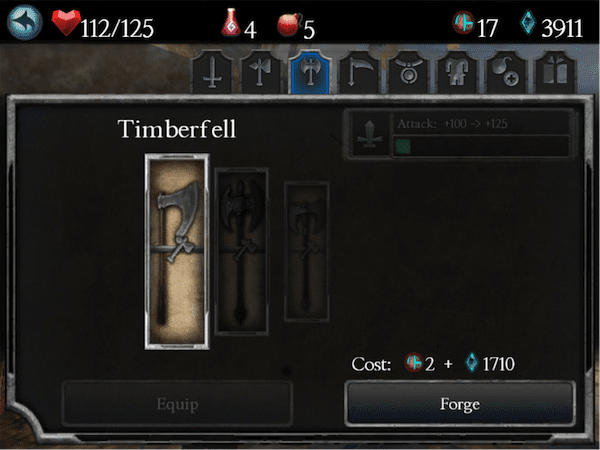Show the scythe weapons tab
The image size is (600, 450).
pos(357,72)
